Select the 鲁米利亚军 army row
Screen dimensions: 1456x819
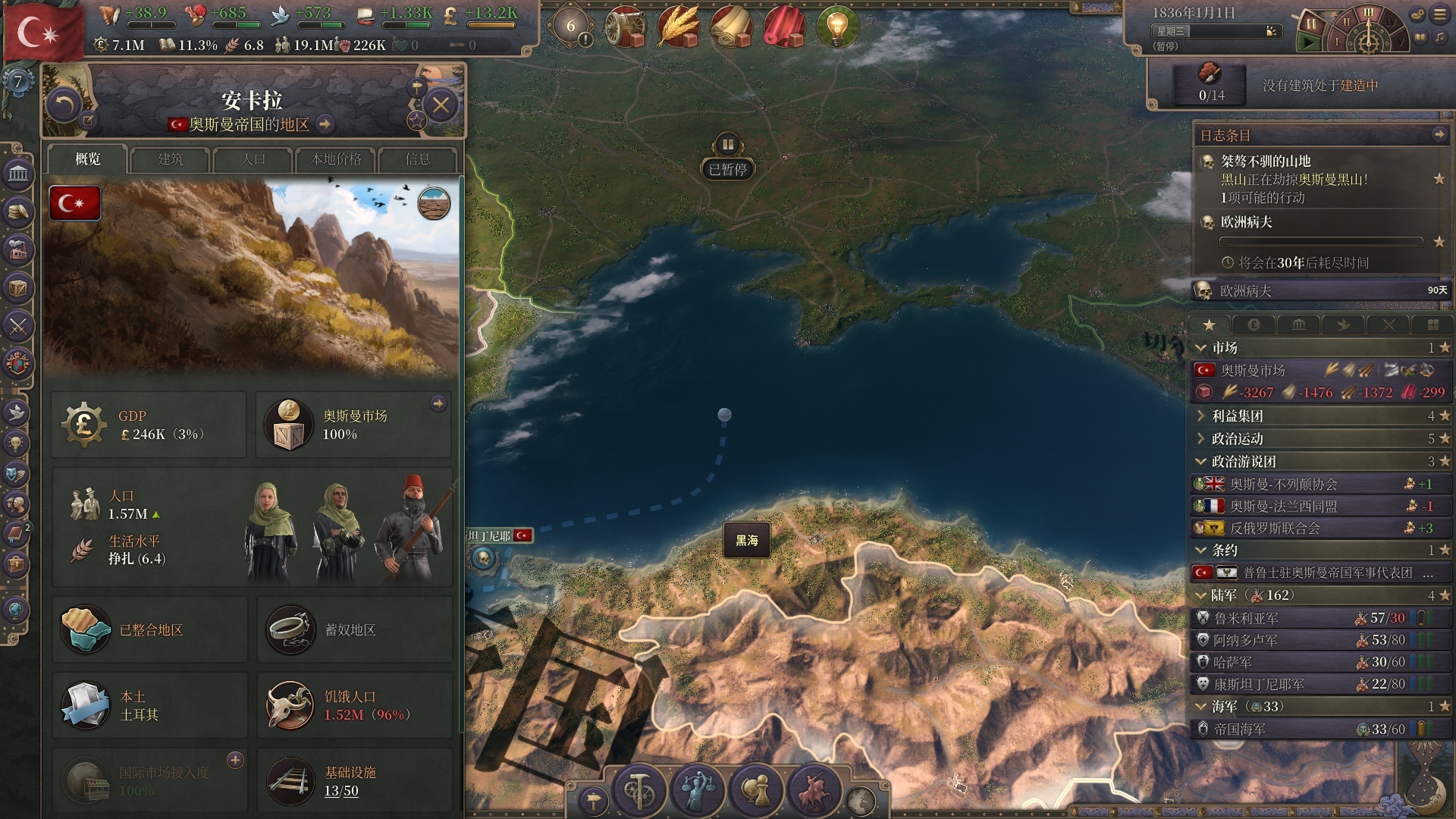[x=1246, y=619]
